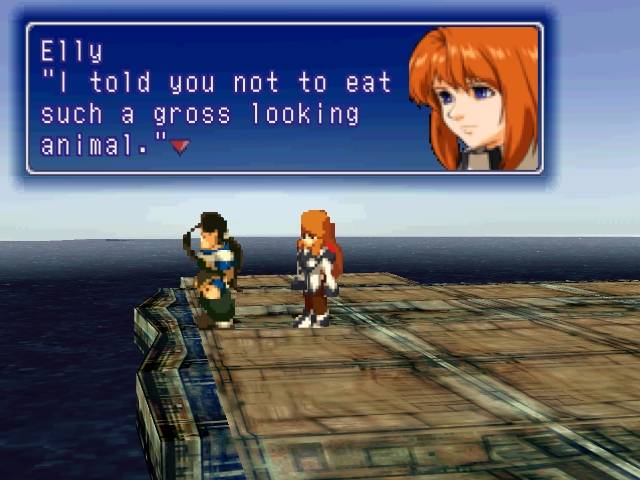Click Elly's dialogue text box
The width and height of the screenshot is (640, 480).
[284, 98]
